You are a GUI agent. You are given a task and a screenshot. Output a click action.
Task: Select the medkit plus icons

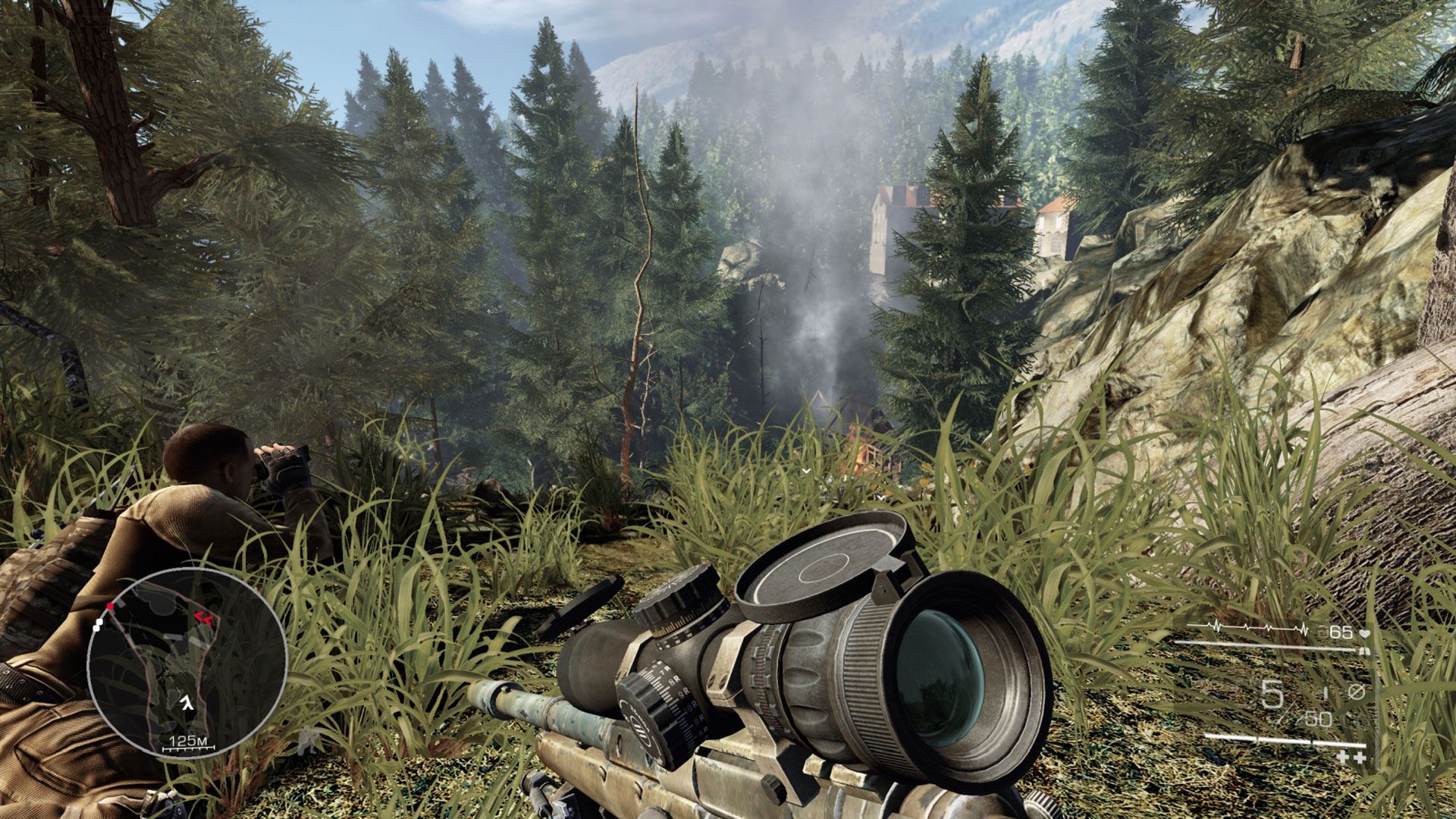pos(1351,758)
